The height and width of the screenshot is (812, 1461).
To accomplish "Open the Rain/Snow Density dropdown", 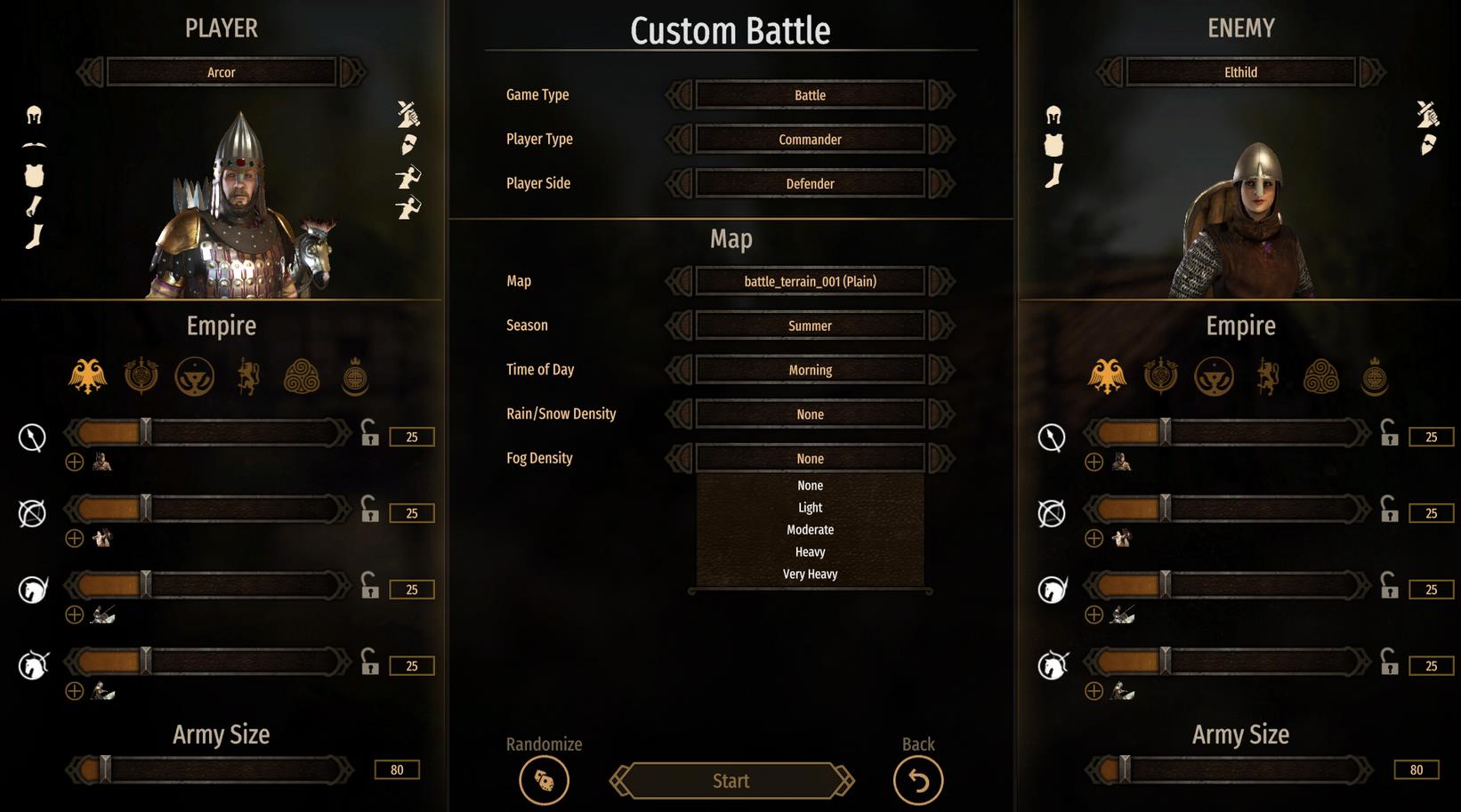I will click(810, 414).
